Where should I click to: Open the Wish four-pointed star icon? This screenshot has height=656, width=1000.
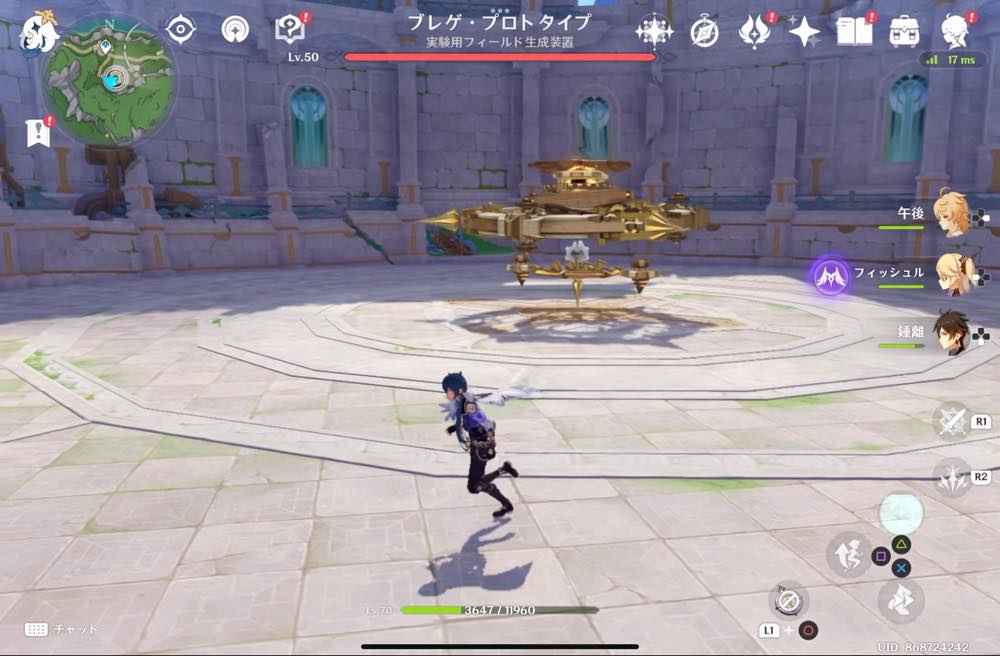tap(803, 32)
